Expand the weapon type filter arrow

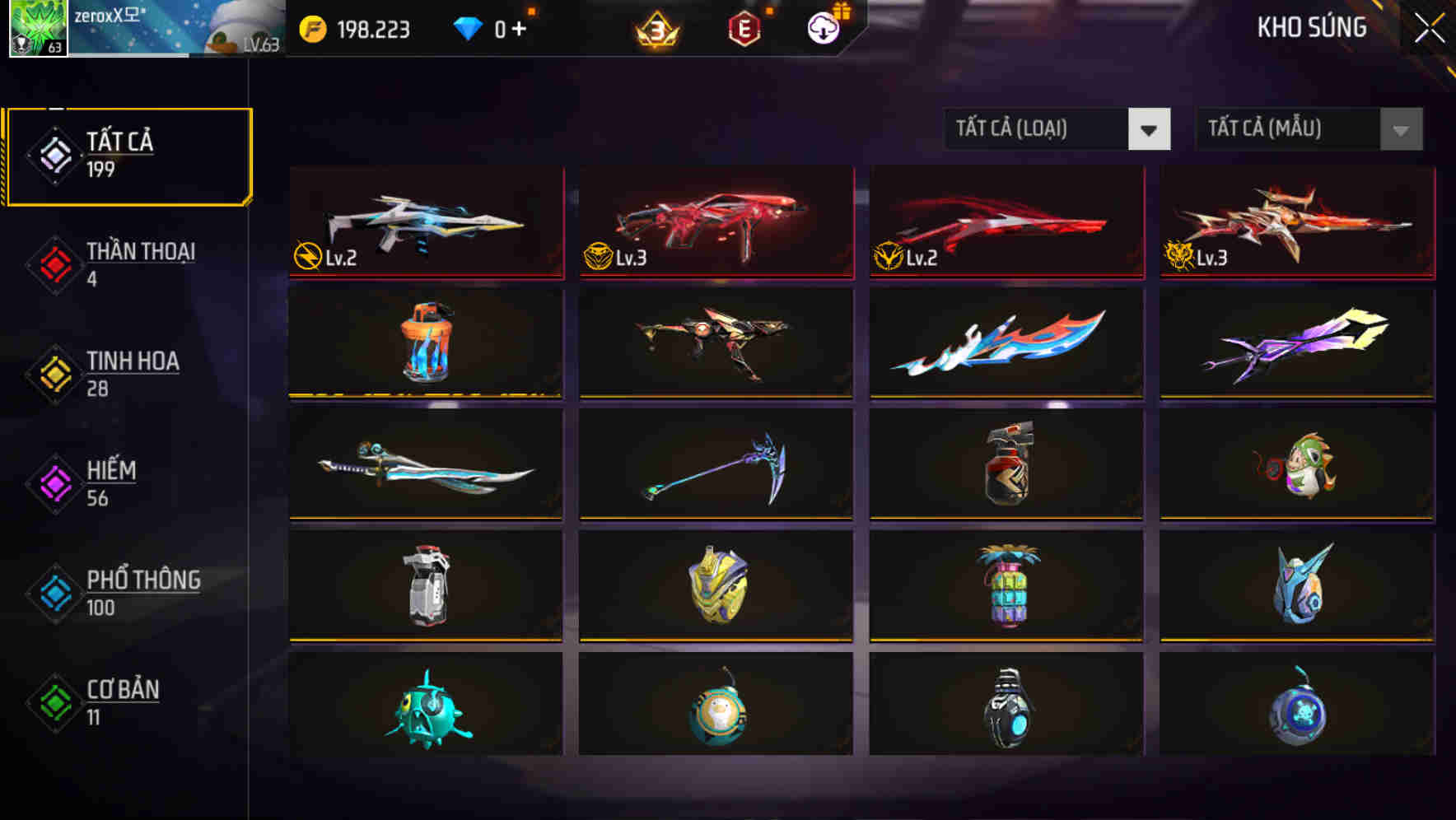pyautogui.click(x=1150, y=129)
